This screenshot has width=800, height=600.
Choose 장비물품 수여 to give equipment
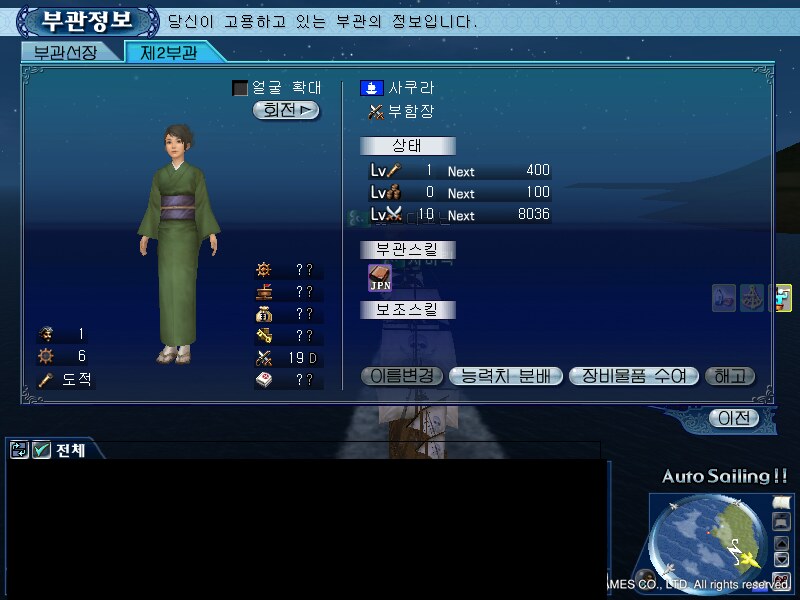tap(632, 376)
